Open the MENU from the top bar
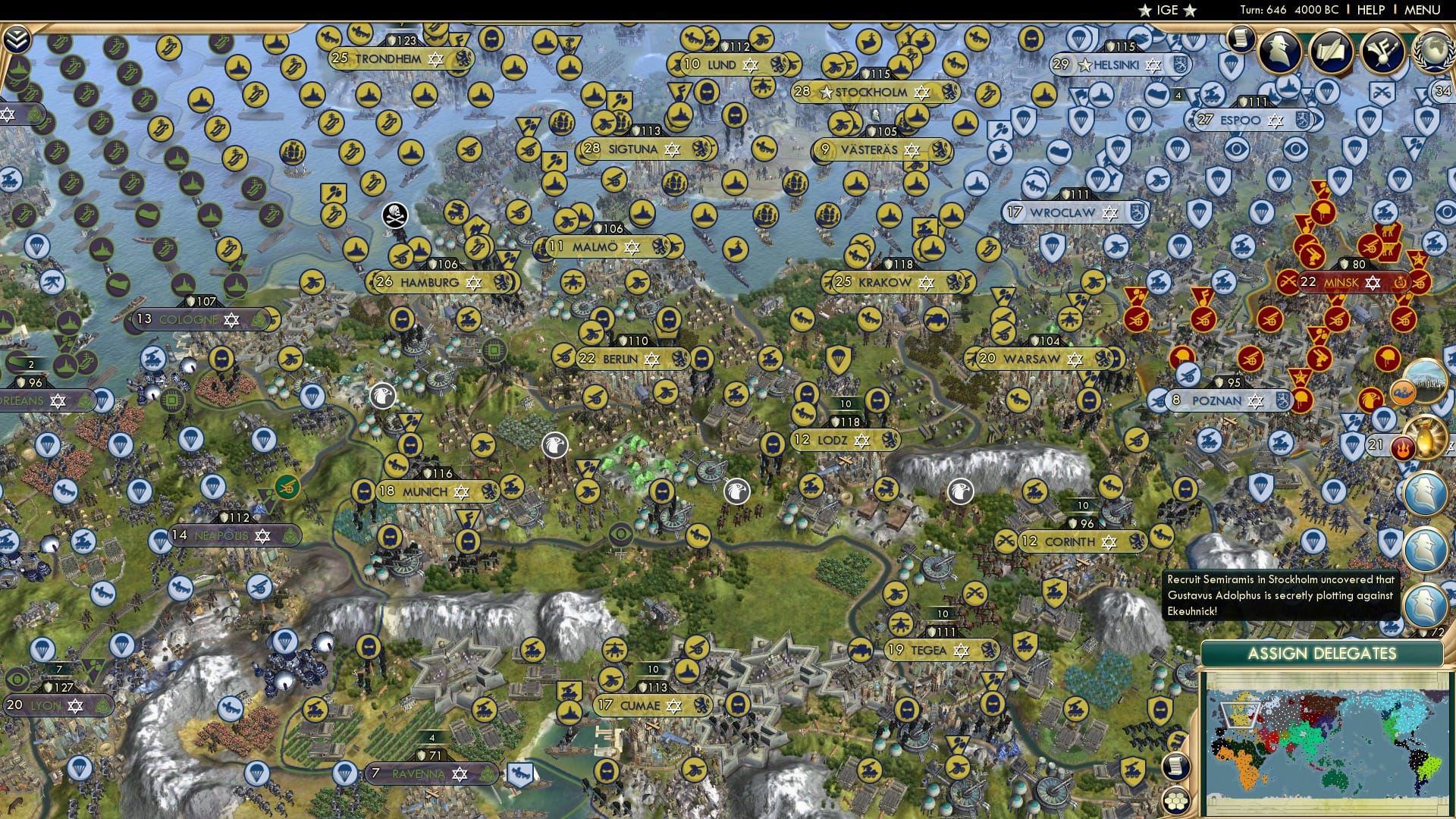This screenshot has width=1456, height=819. [x=1426, y=10]
